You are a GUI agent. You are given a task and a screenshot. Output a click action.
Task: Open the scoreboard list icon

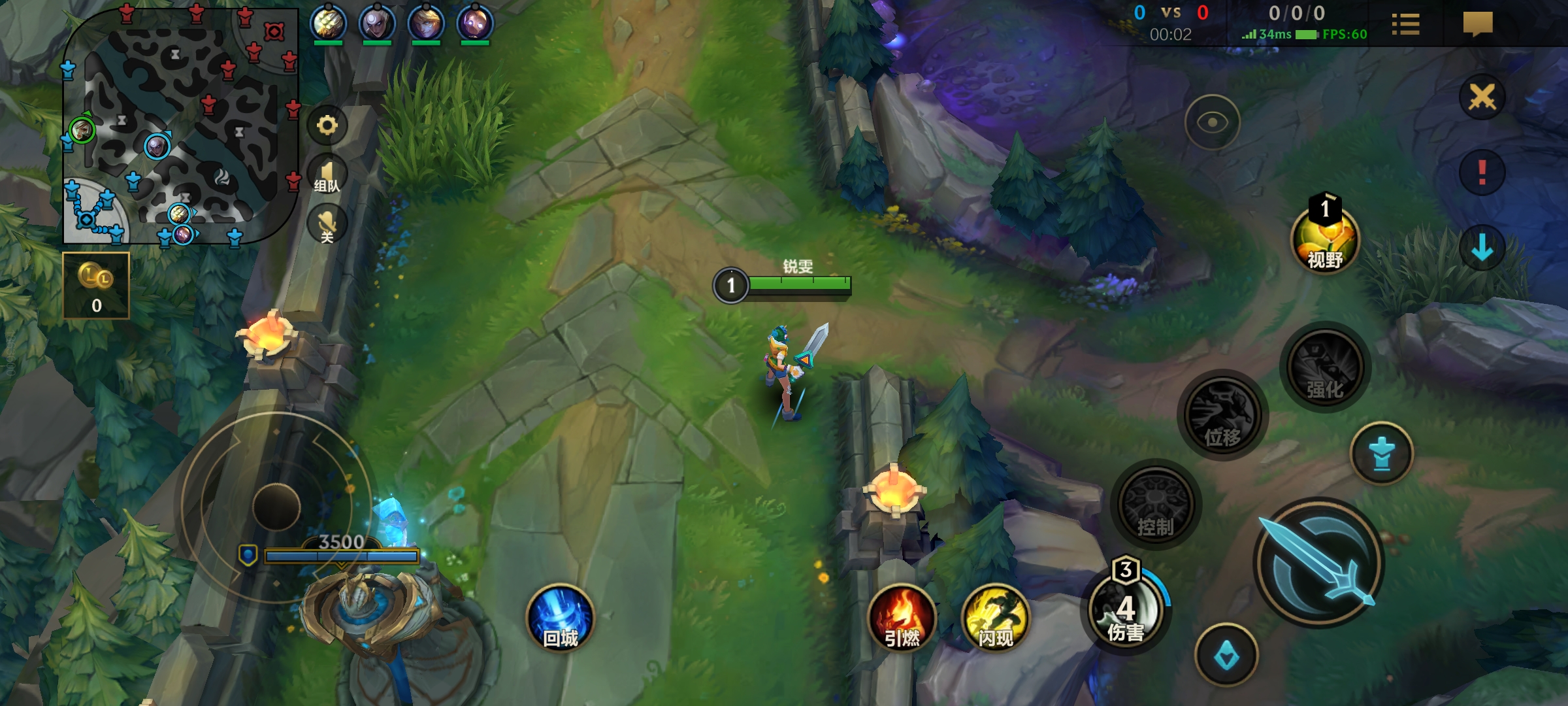pyautogui.click(x=1405, y=24)
